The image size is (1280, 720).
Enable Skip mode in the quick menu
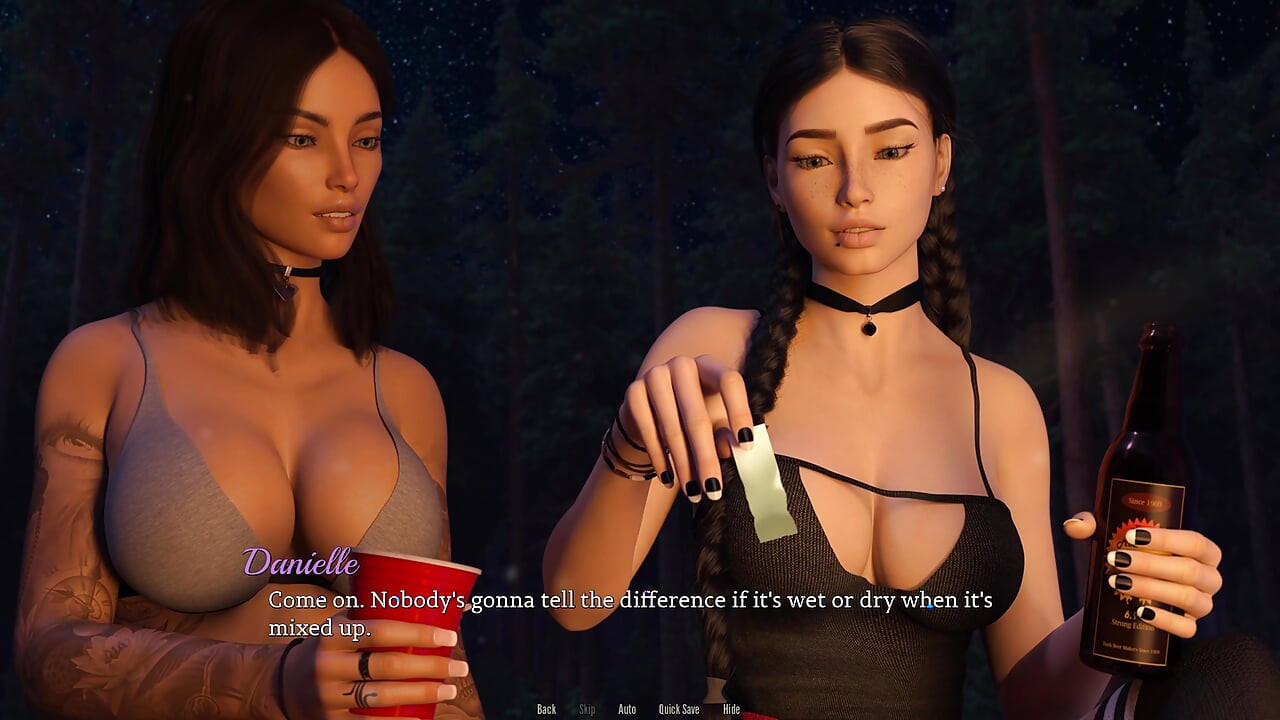pyautogui.click(x=586, y=709)
